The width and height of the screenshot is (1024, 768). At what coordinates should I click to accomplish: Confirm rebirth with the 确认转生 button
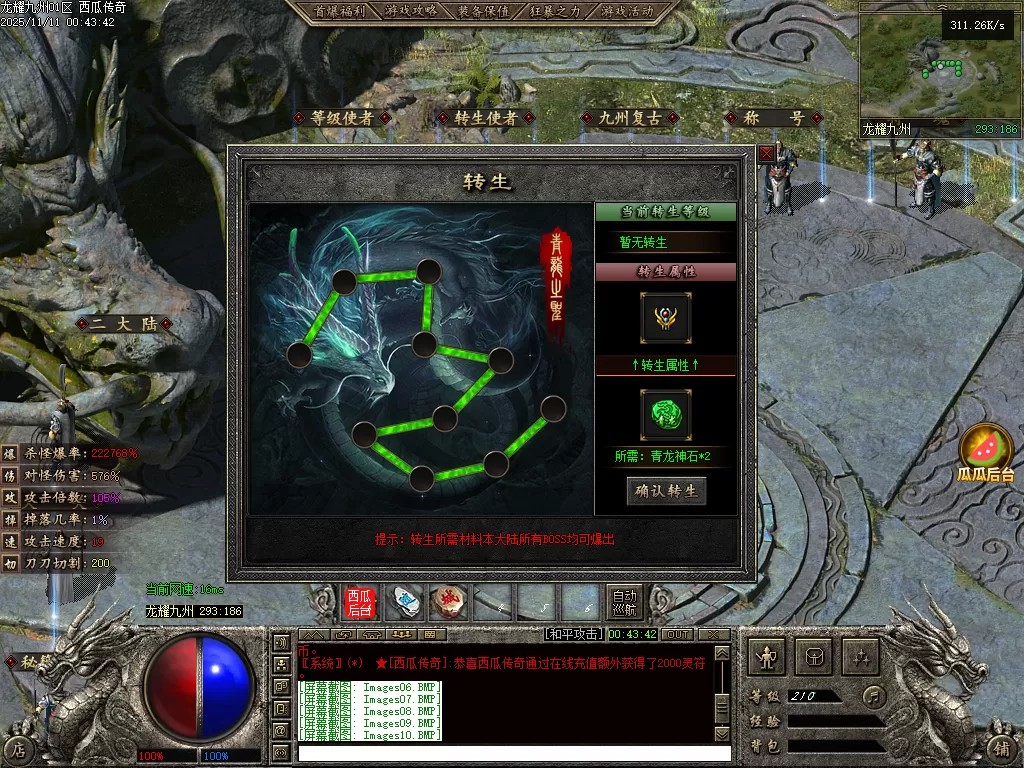pos(667,491)
